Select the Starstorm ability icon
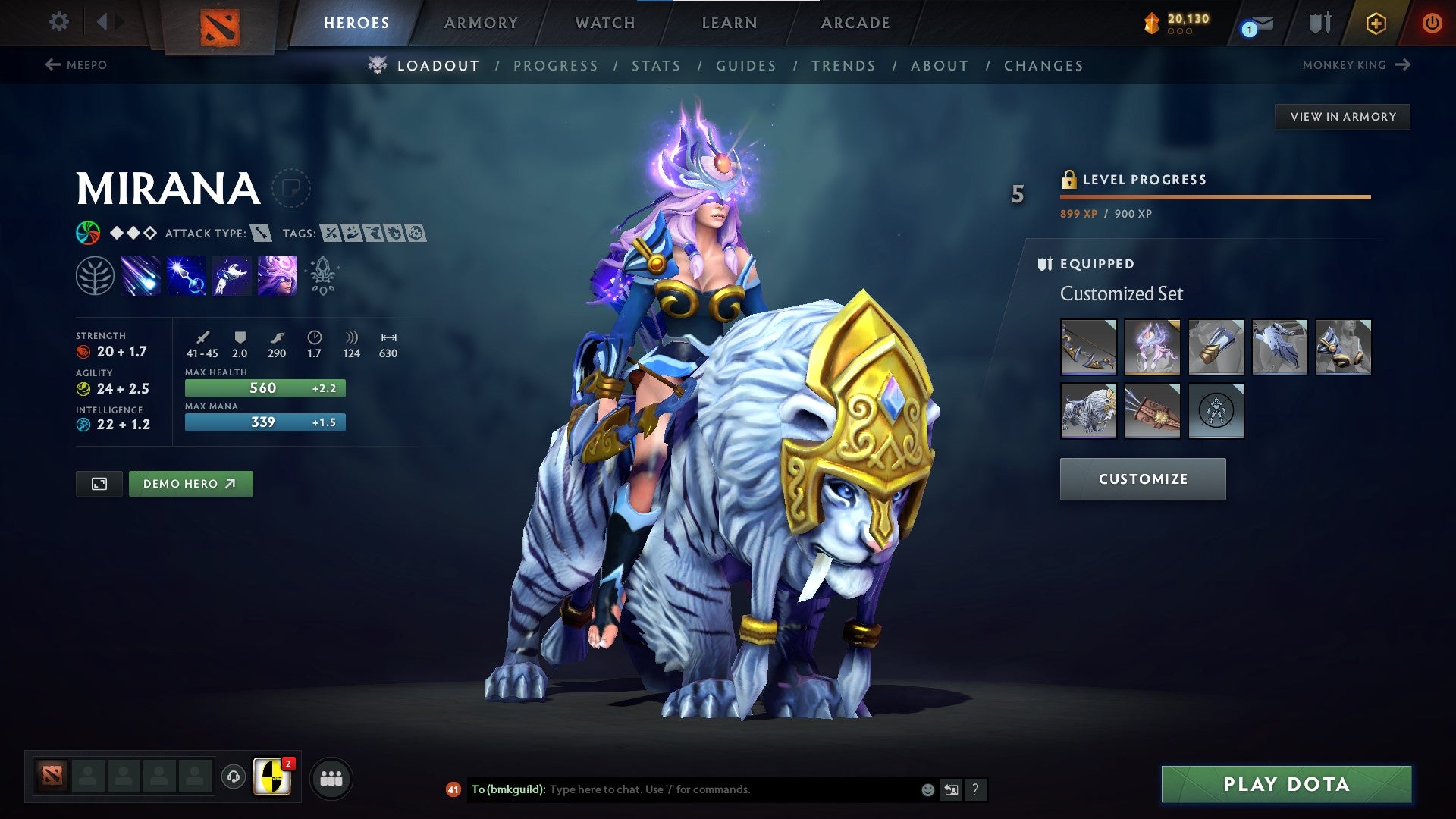1456x819 pixels. 141,275
